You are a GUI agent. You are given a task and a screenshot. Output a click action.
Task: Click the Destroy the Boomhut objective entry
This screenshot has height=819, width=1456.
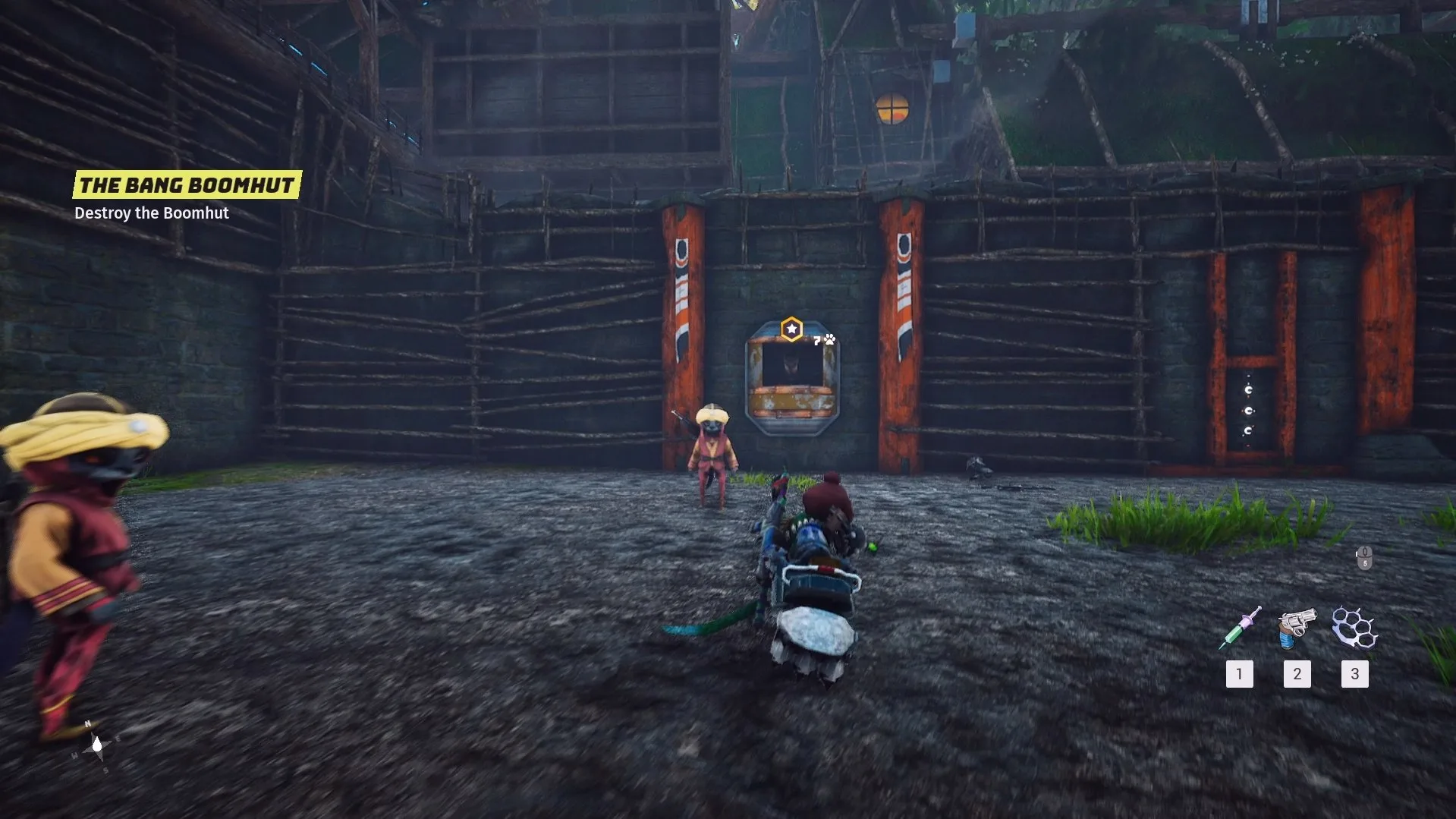151,213
